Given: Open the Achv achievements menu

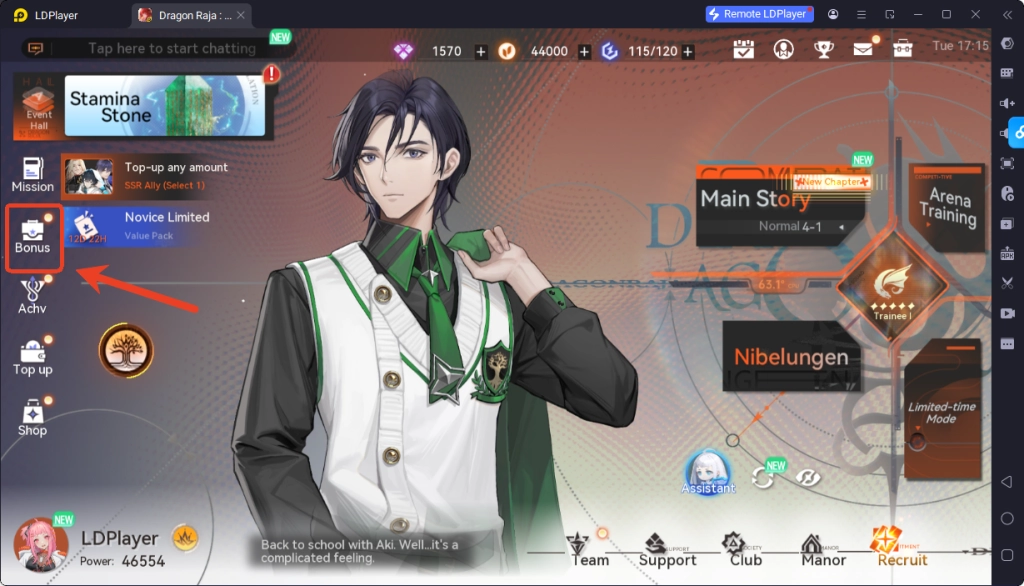Looking at the screenshot, I should tap(33, 297).
